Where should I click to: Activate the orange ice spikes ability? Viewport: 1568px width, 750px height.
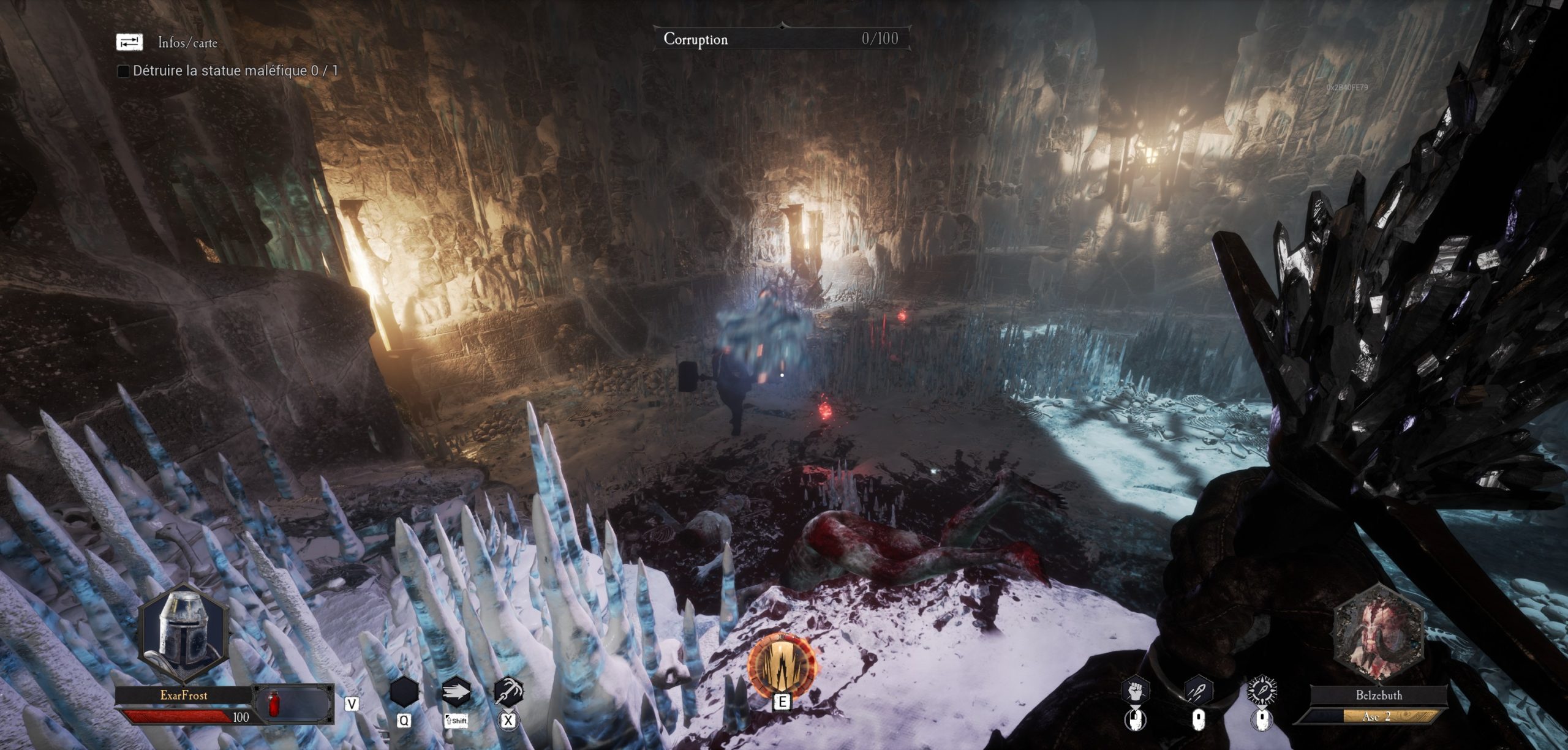782,664
